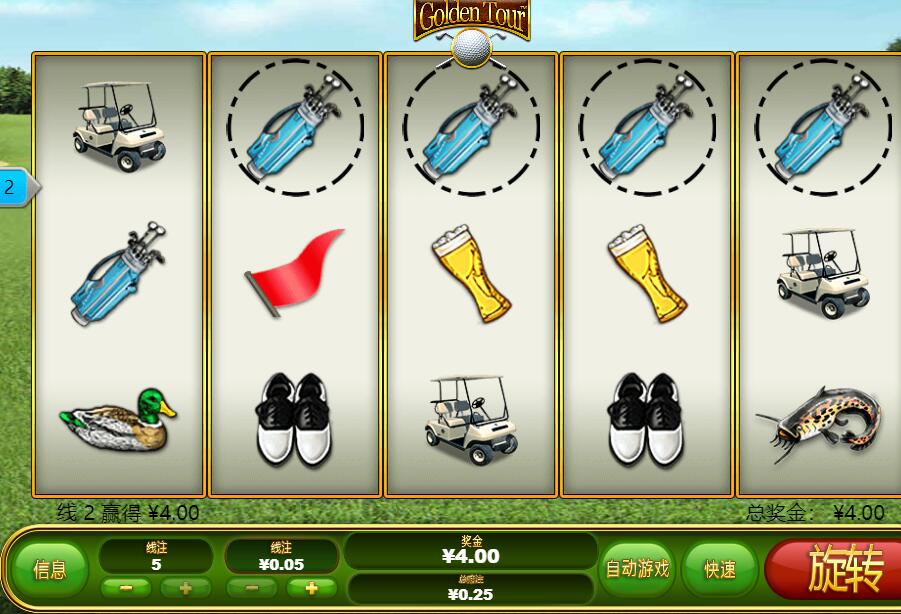
Task: Increase the line count of 5
Action: pyautogui.click(x=186, y=588)
